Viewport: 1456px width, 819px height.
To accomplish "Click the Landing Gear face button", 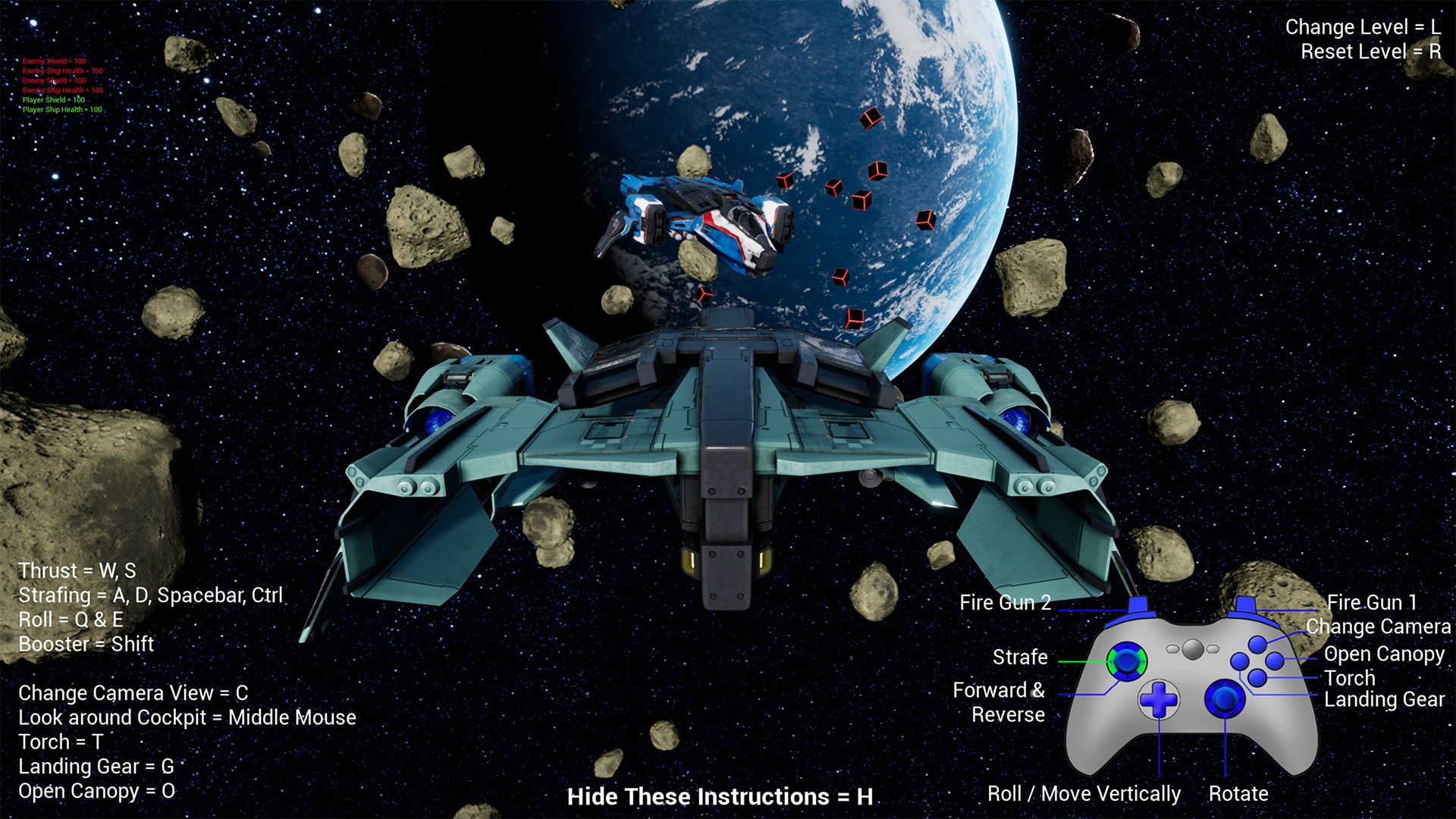I will click(1238, 661).
